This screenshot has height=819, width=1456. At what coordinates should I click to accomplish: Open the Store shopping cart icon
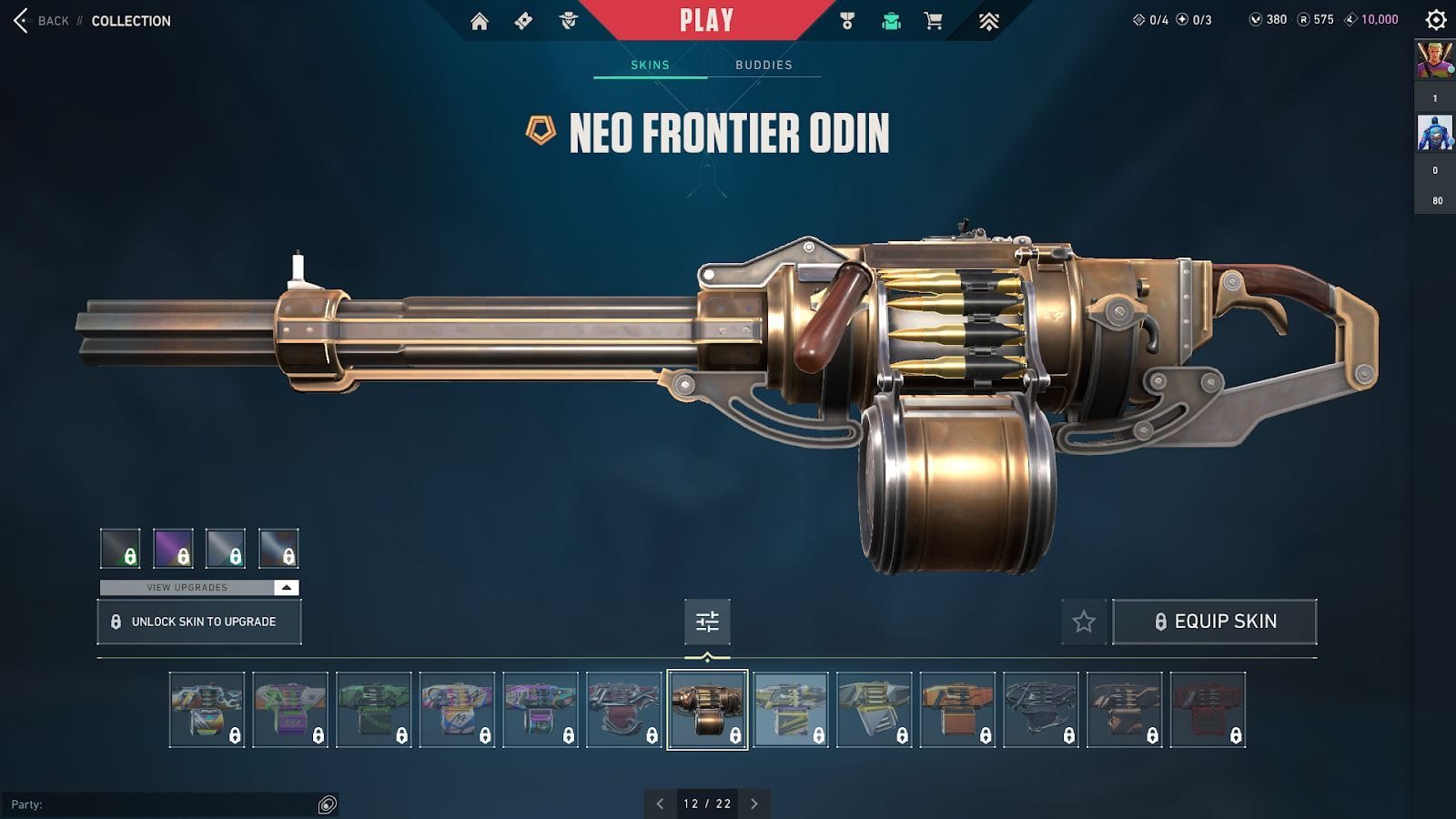click(936, 20)
